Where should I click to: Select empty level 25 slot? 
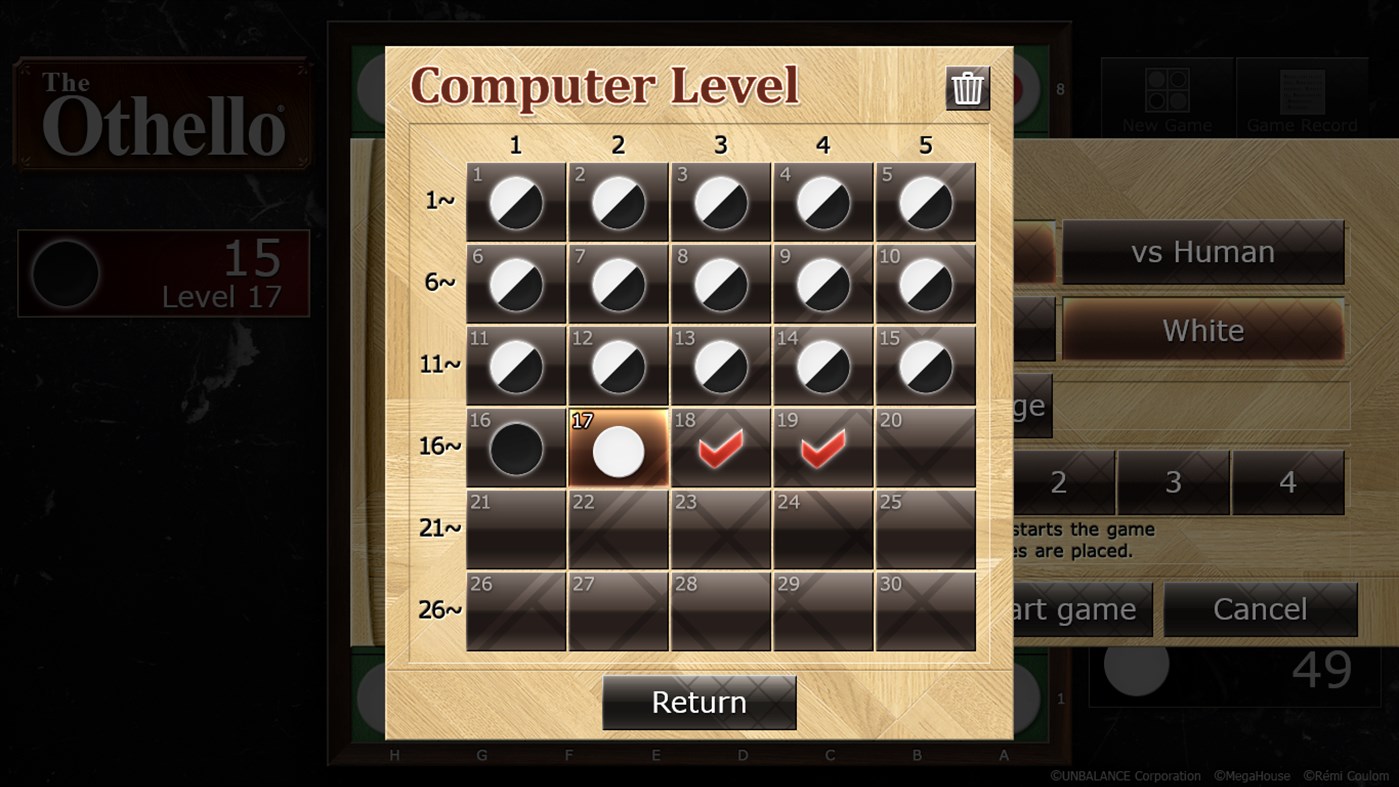(x=925, y=530)
